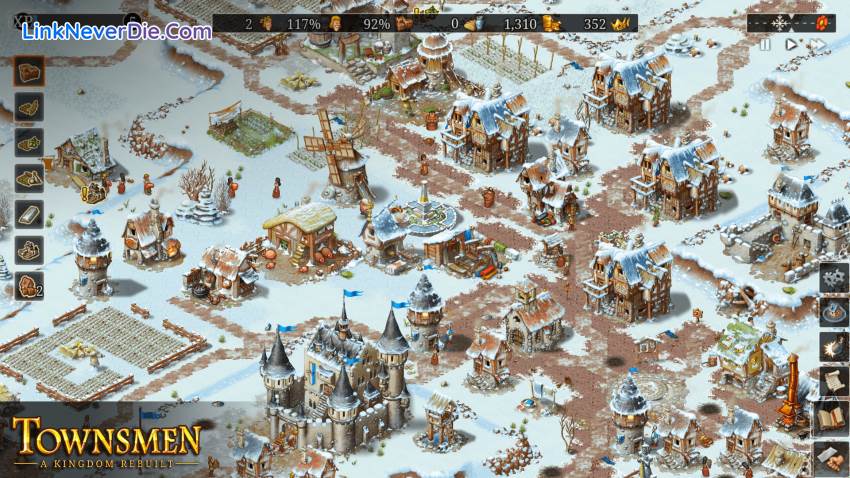Open the scroll icon on the right
Image resolution: width=850 pixels, height=478 pixels.
click(833, 382)
